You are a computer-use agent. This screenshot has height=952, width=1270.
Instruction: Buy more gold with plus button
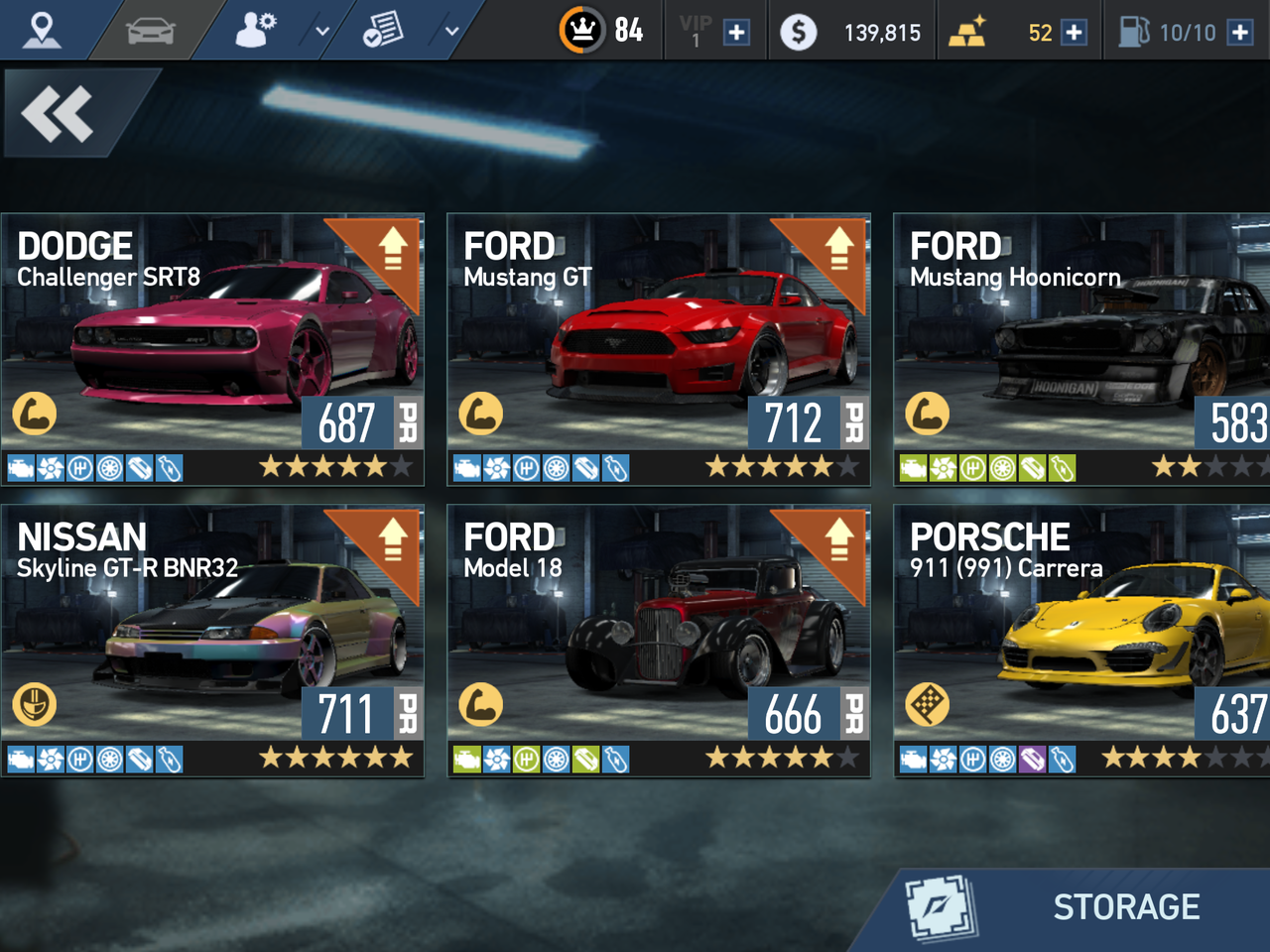tap(1074, 33)
